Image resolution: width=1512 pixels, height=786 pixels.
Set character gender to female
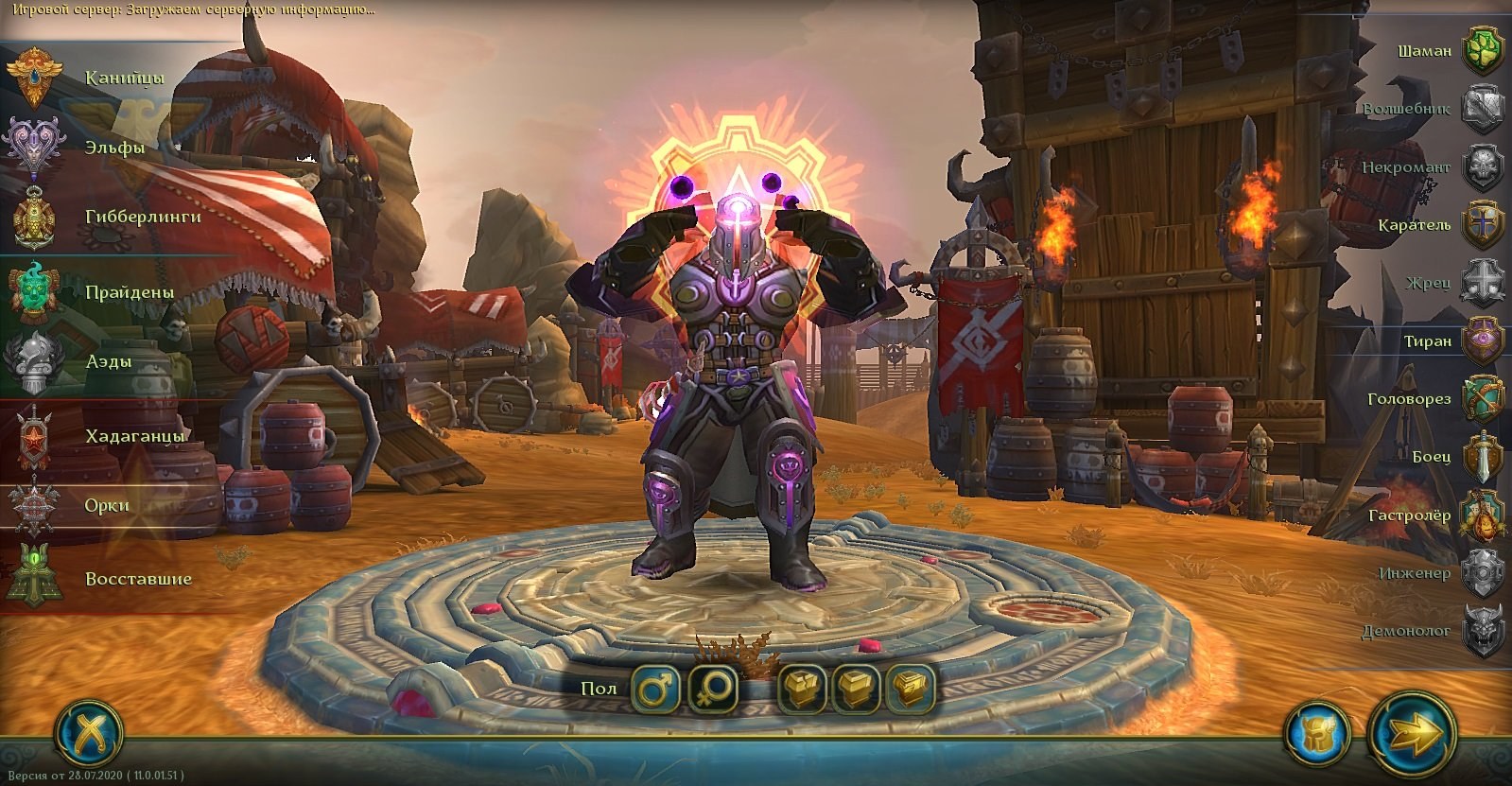pyautogui.click(x=712, y=688)
